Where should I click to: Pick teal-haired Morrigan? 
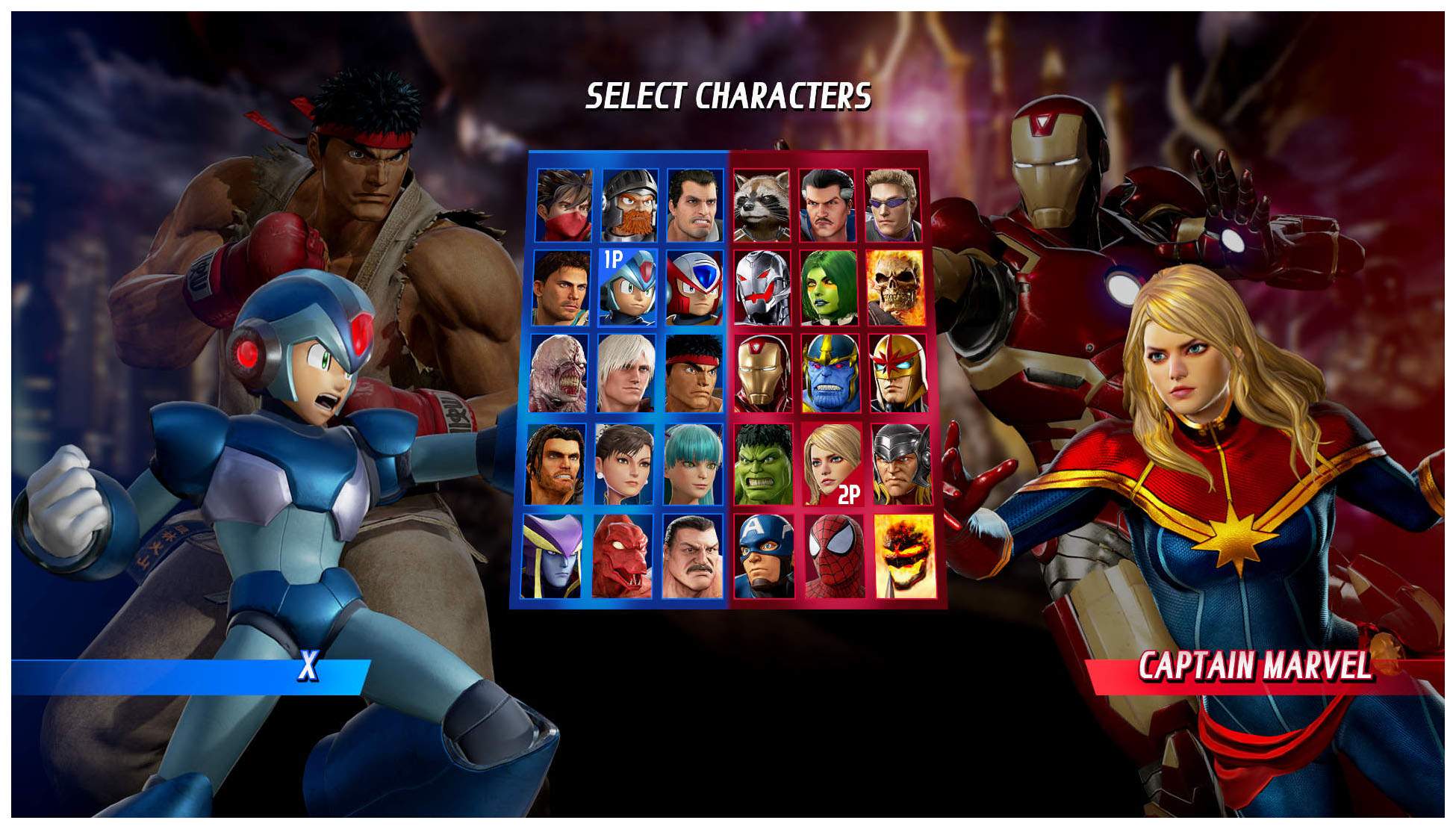pos(693,465)
